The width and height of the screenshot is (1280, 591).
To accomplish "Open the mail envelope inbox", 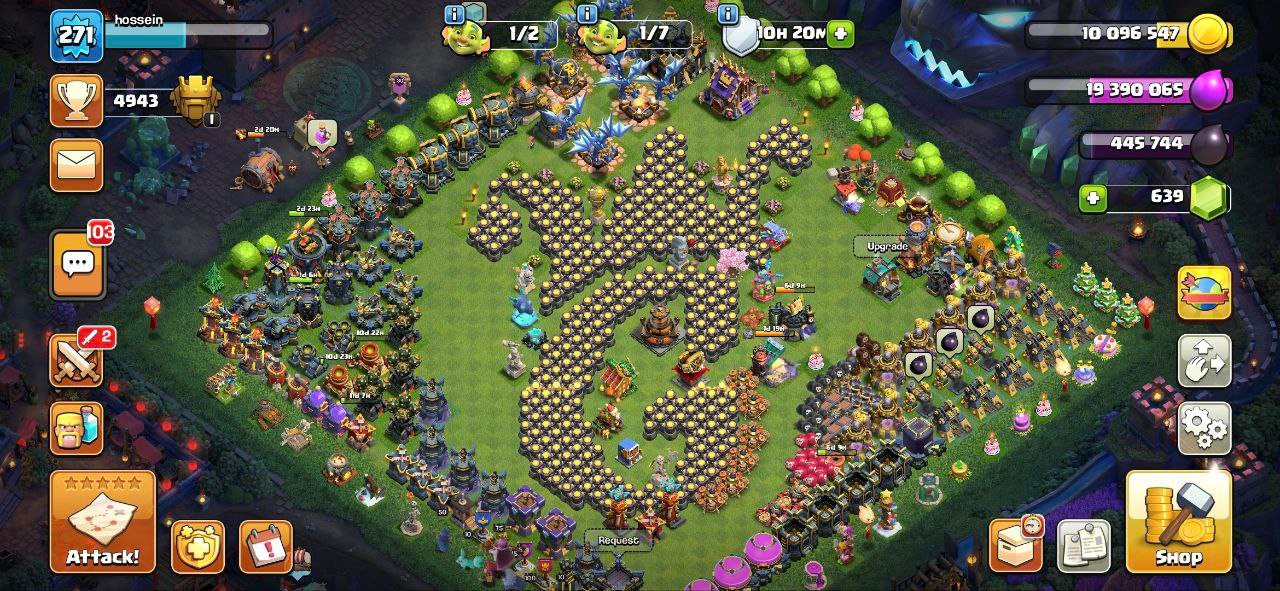I will click(77, 164).
